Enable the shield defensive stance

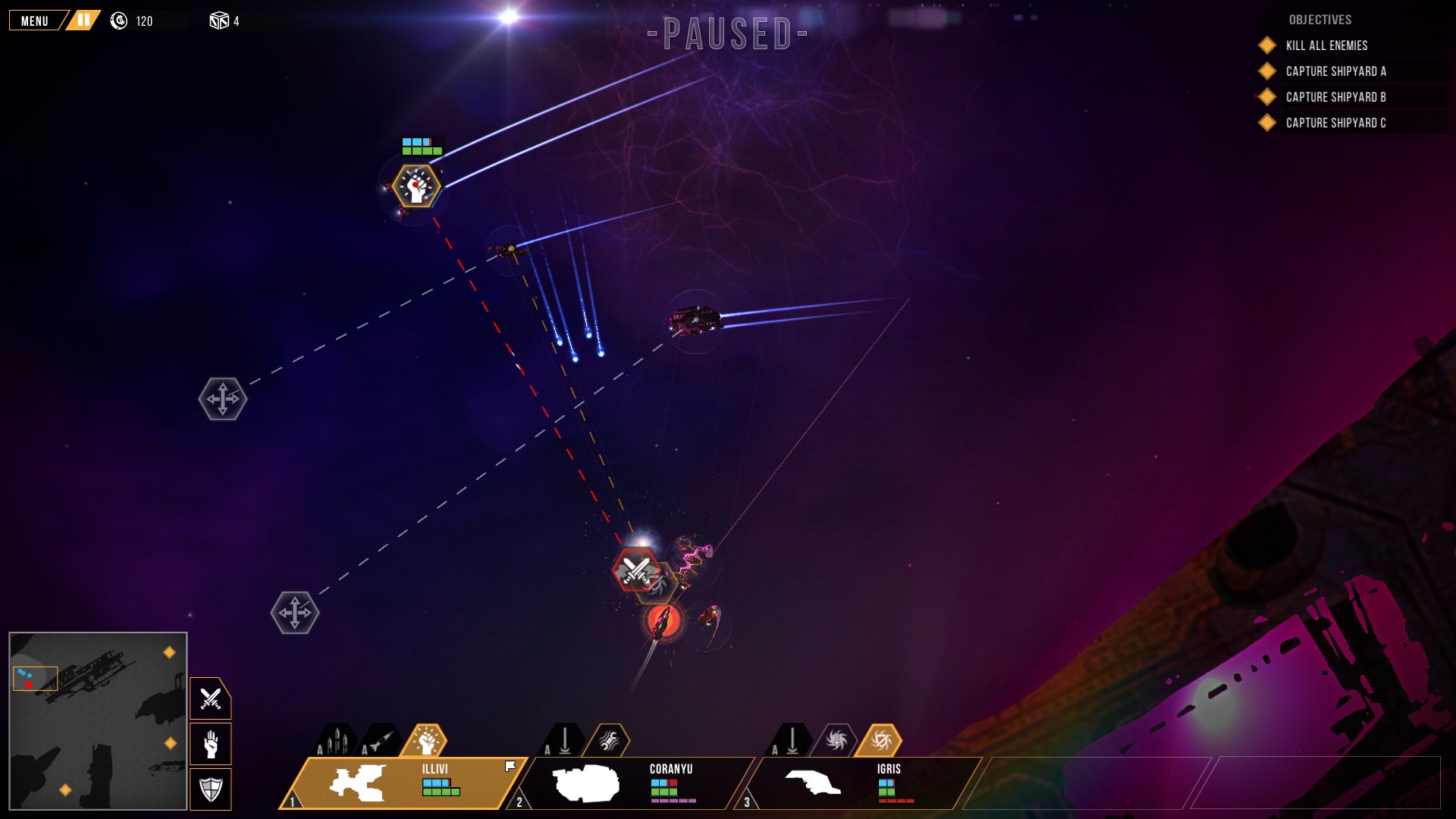click(x=209, y=789)
